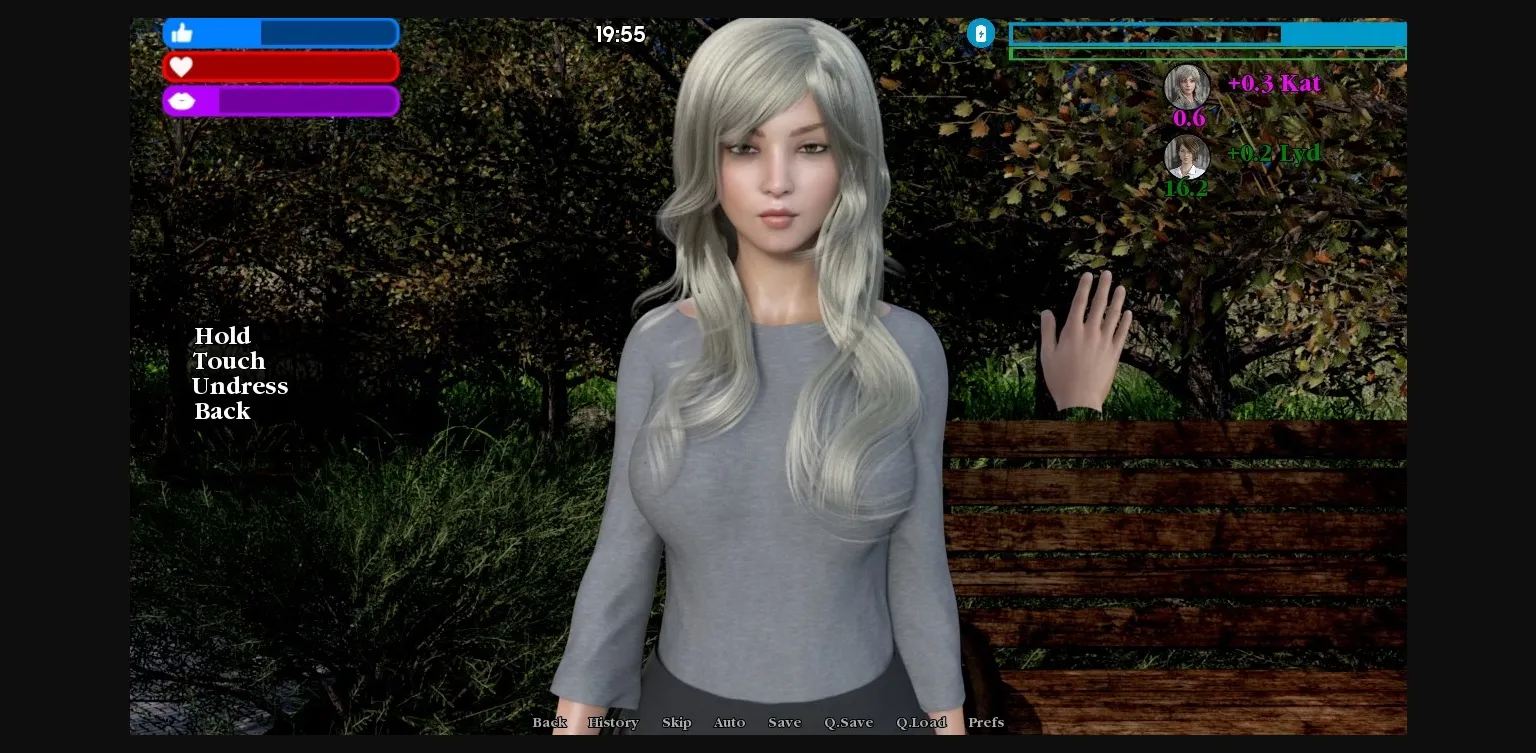Click Save in the quick menu

784,722
